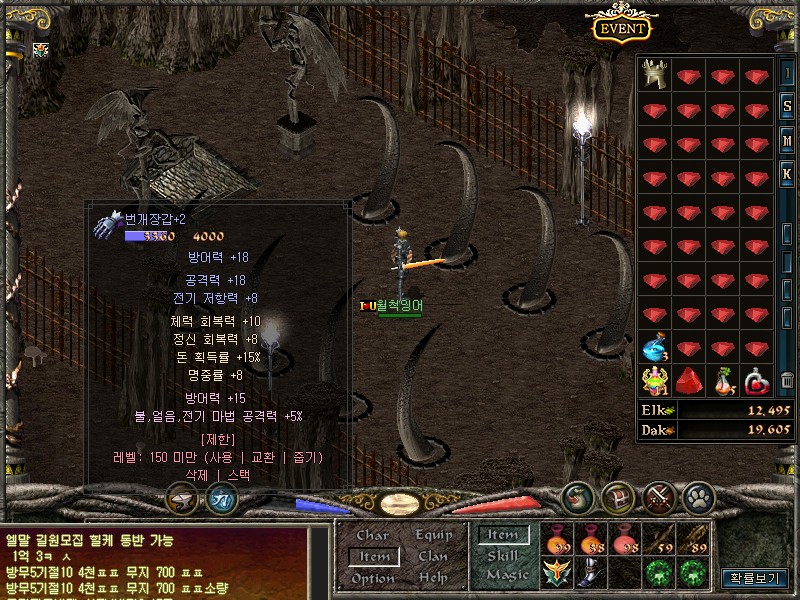Select the heart-shaped potion in the inventory
This screenshot has height=600, width=800.
click(x=758, y=380)
